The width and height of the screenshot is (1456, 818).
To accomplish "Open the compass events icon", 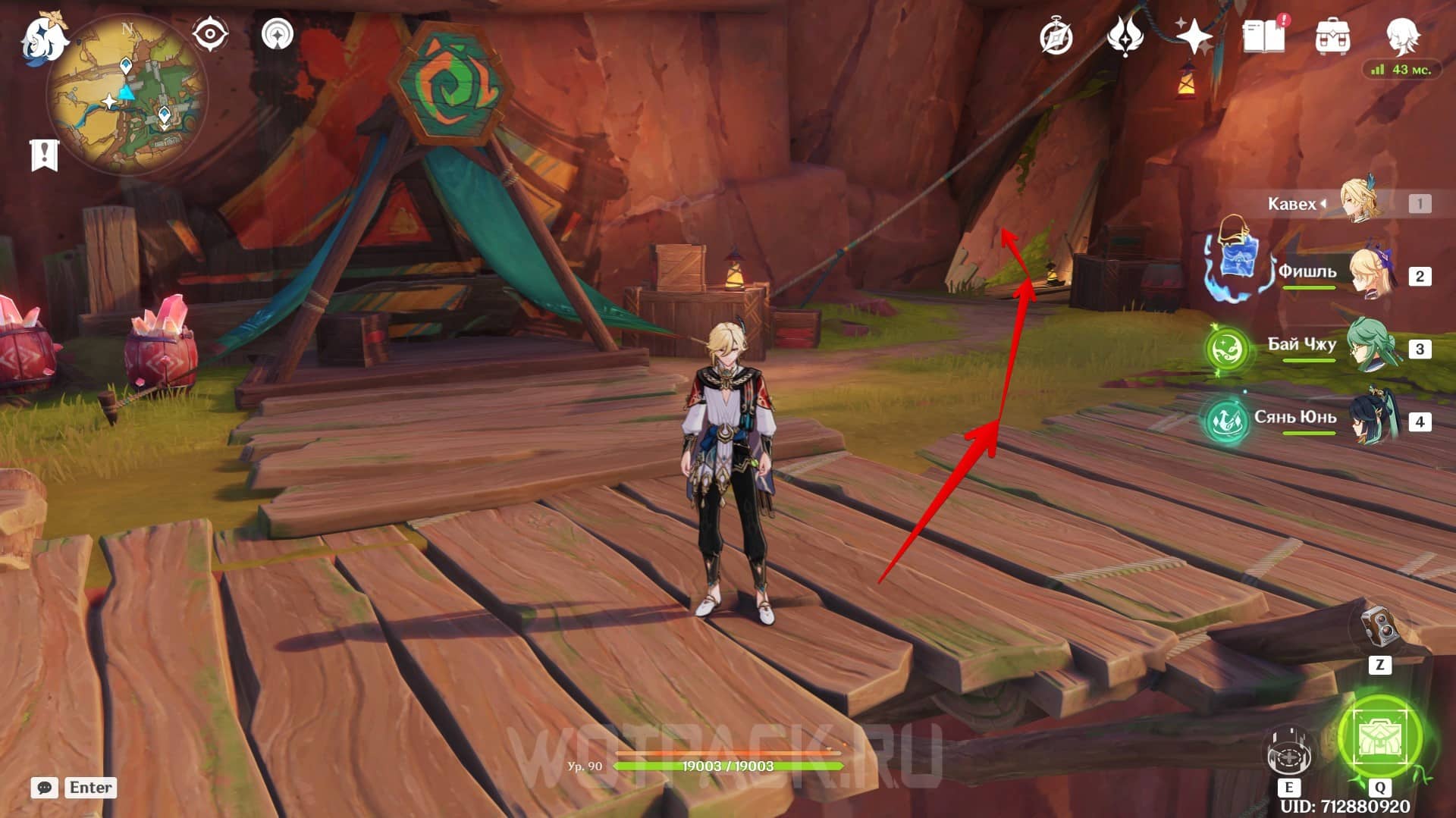I will coord(1056,36).
